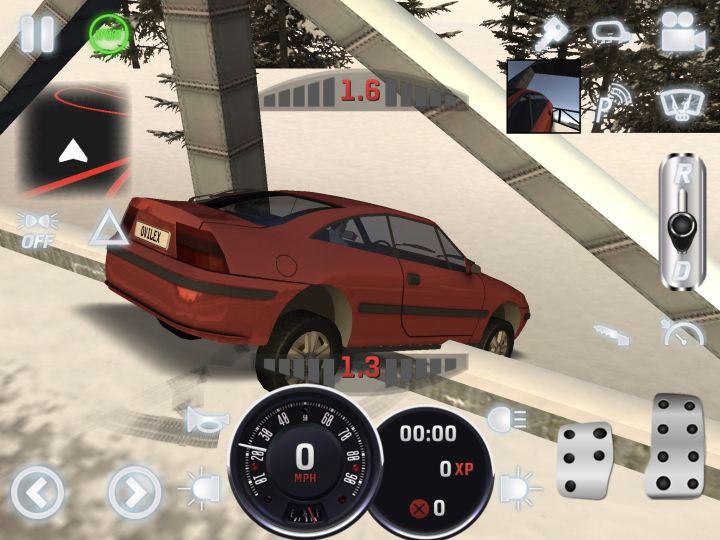Toggle the parking sensor icon

(611, 103)
